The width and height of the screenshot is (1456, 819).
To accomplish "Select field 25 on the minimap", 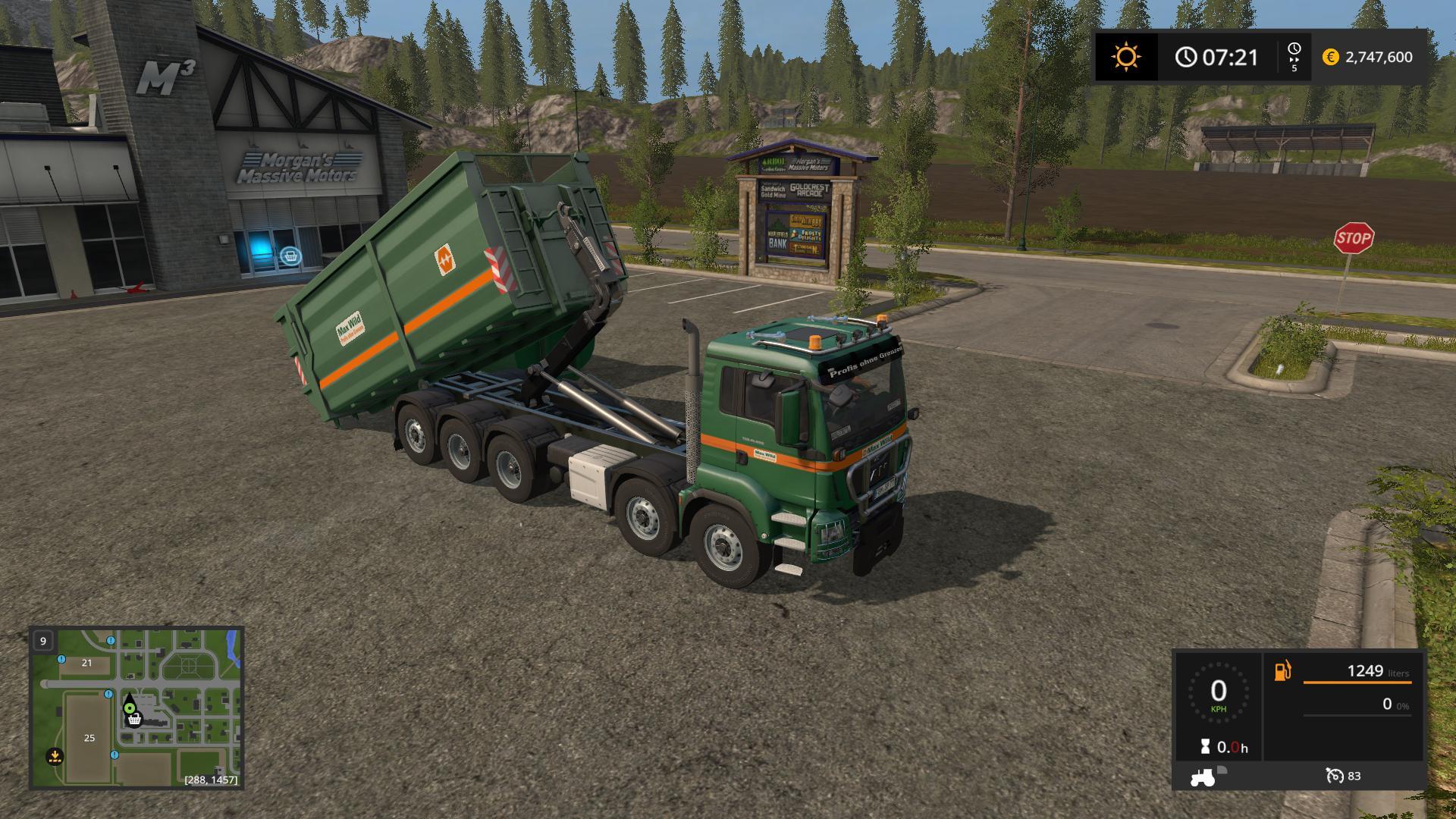I will click(89, 738).
